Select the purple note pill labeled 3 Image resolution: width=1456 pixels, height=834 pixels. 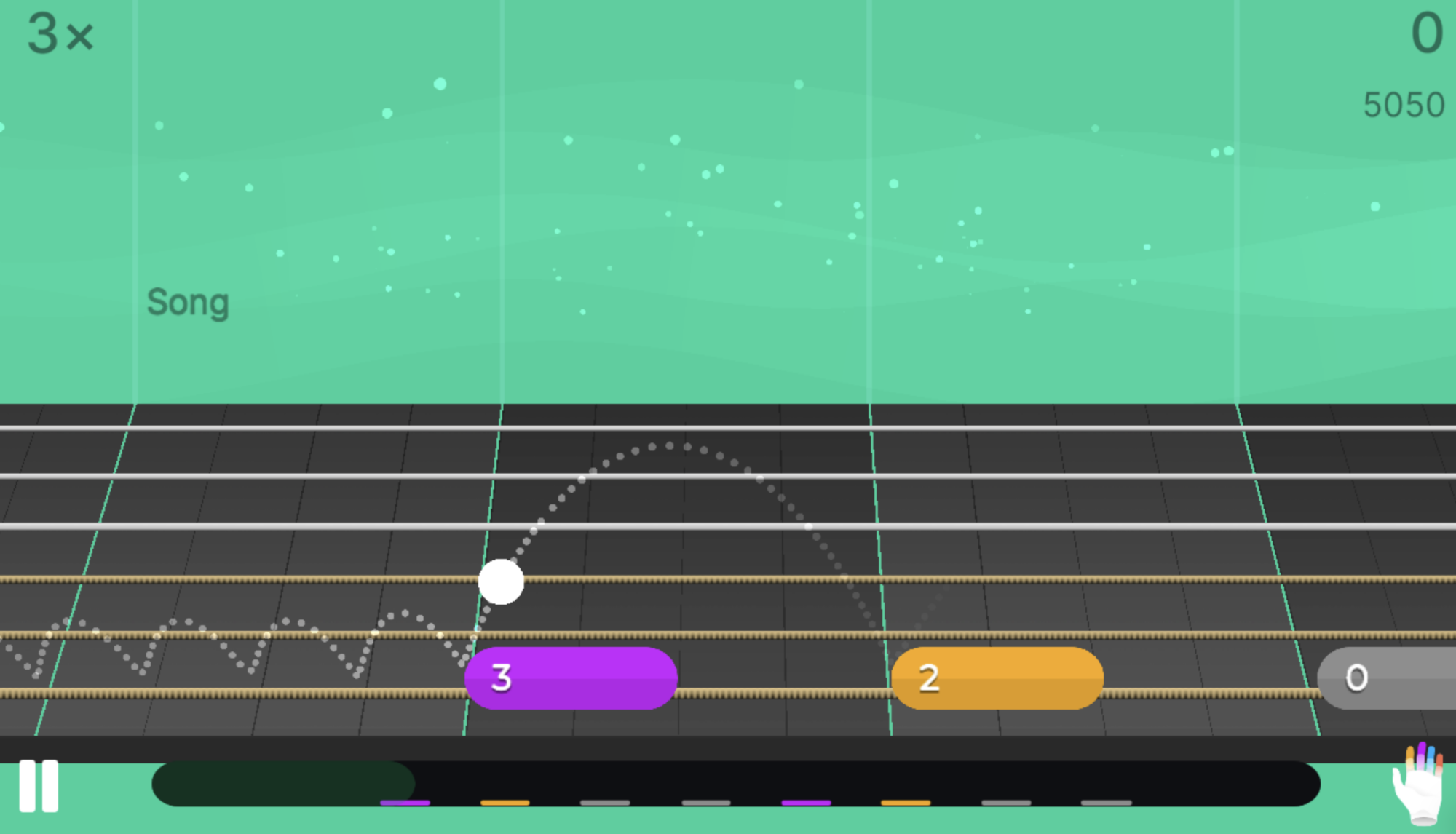571,678
